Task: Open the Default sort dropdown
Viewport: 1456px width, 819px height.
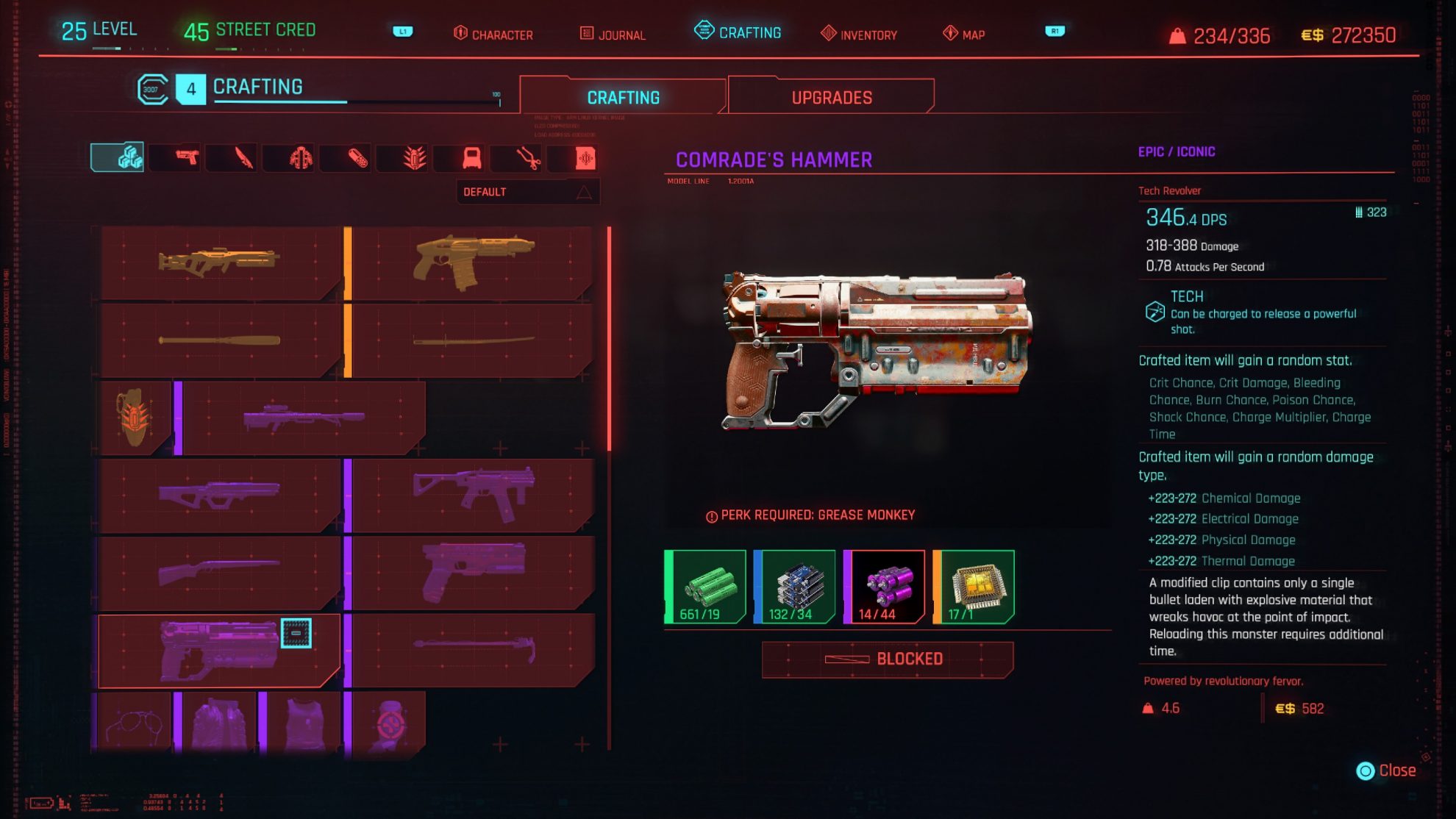Action: pos(527,192)
